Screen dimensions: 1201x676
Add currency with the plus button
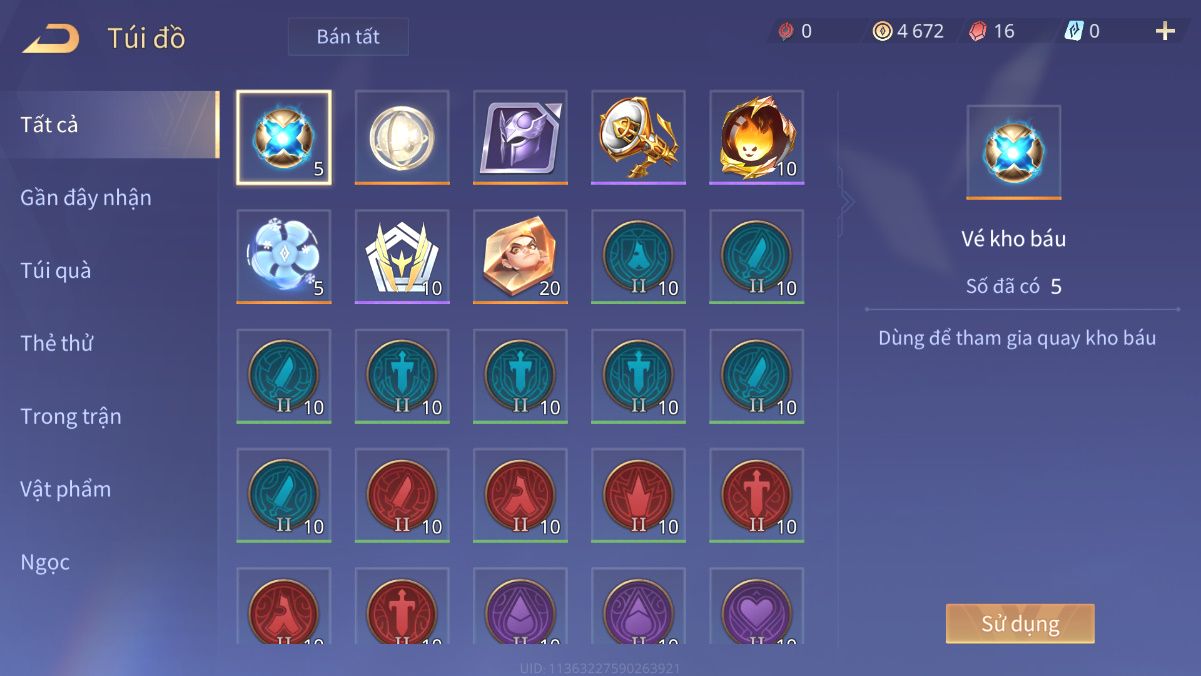tap(1165, 31)
